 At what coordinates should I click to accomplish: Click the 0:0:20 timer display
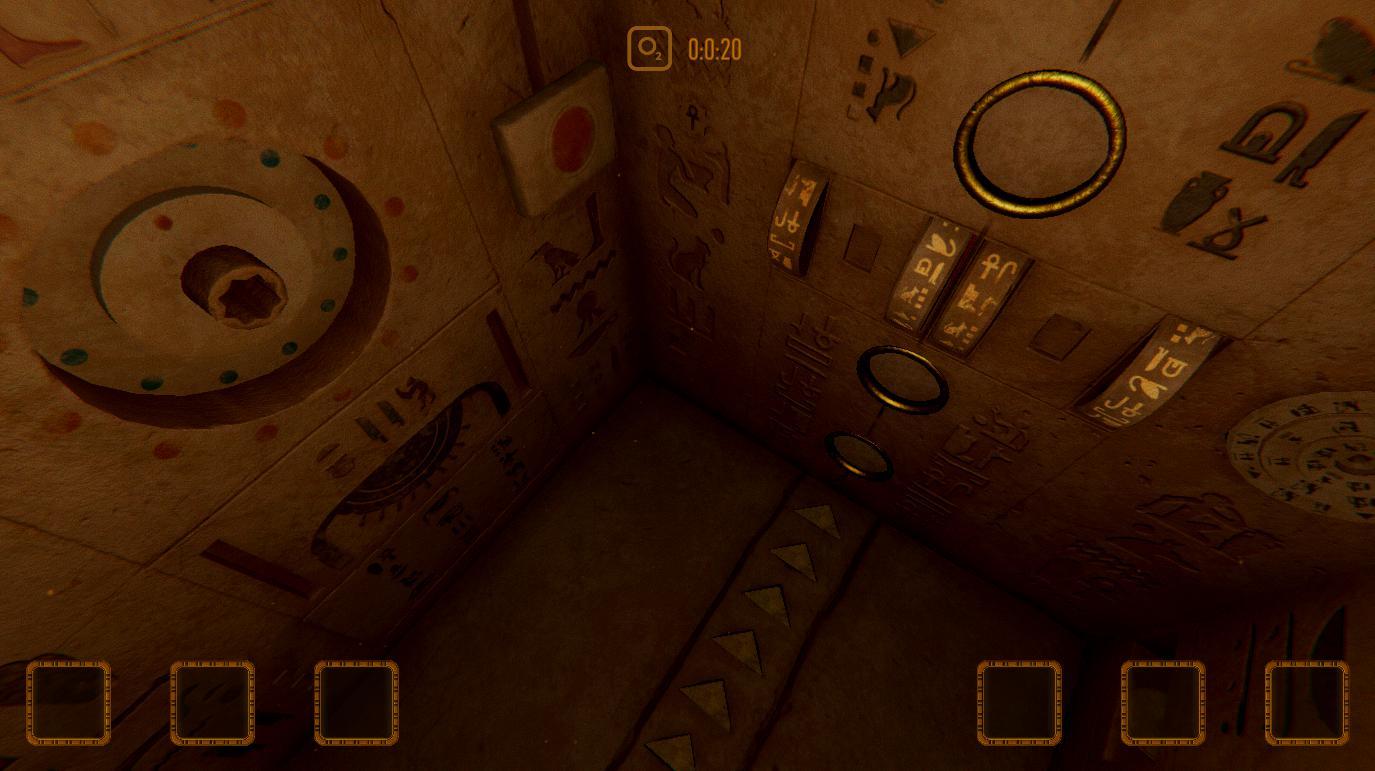tap(713, 49)
